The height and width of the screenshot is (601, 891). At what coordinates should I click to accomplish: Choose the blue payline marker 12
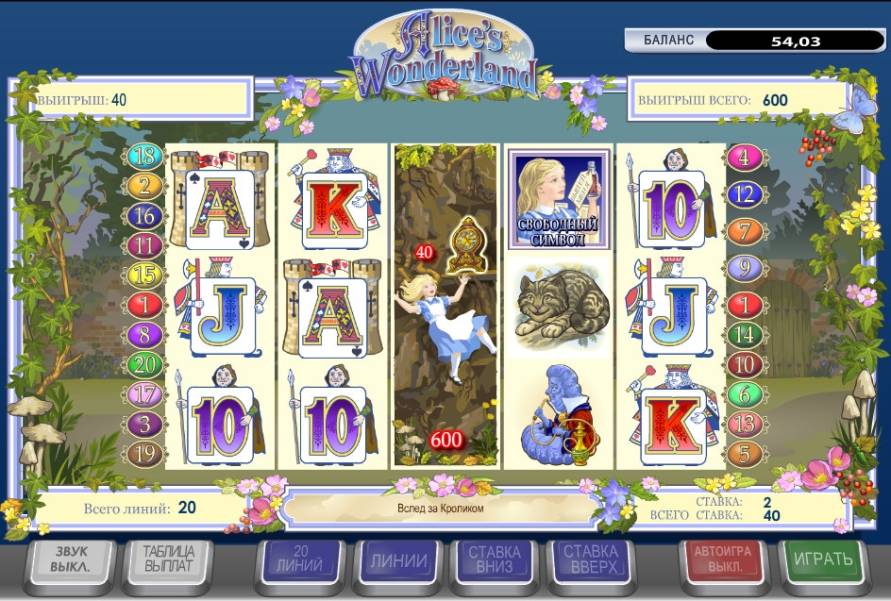[743, 194]
